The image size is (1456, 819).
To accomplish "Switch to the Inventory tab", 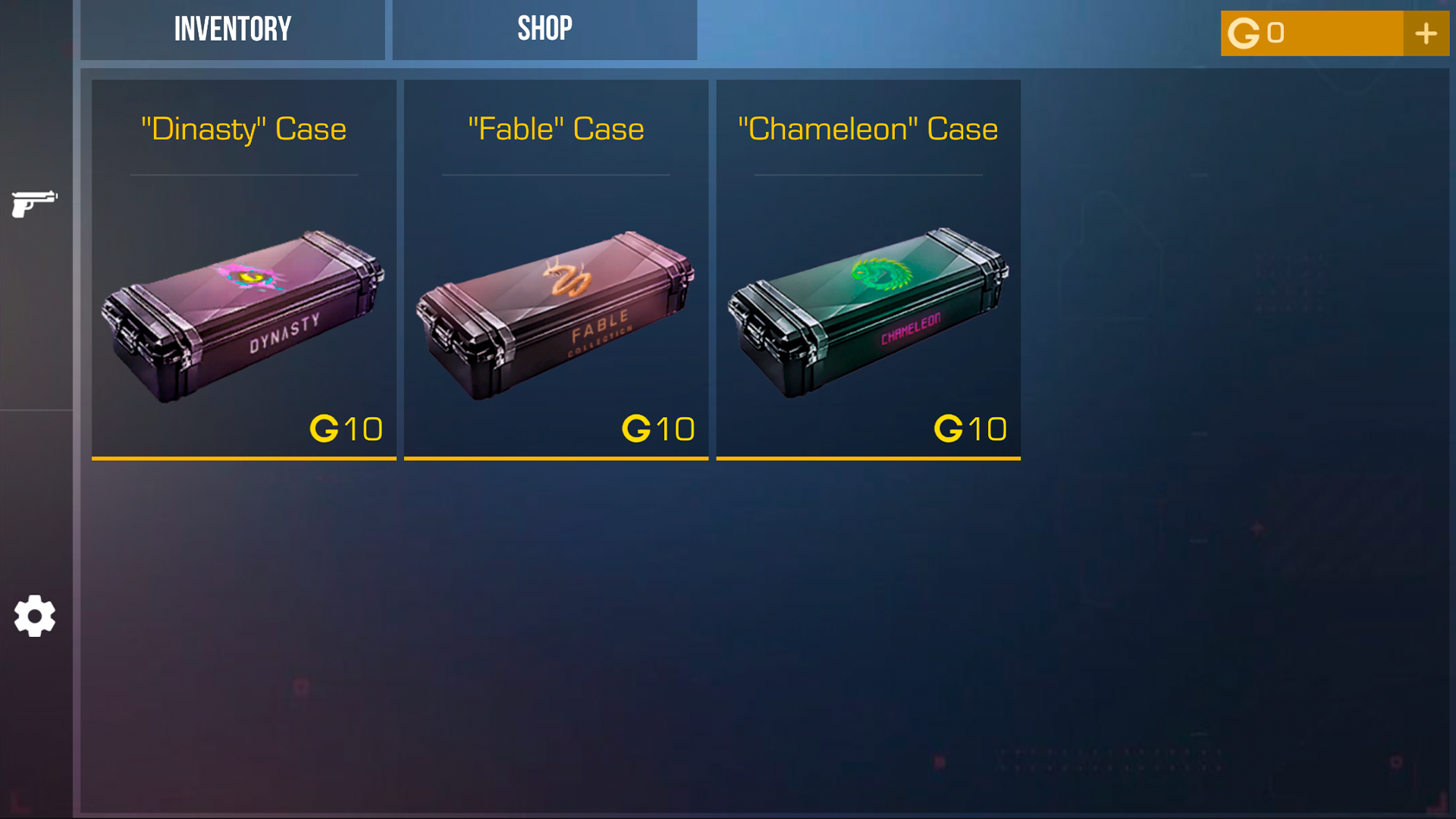I will [232, 29].
